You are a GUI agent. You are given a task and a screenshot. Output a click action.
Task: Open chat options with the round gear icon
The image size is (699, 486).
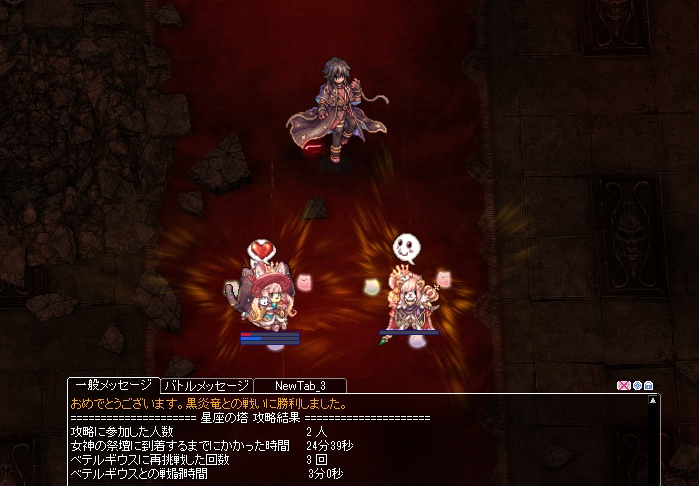pyautogui.click(x=637, y=385)
